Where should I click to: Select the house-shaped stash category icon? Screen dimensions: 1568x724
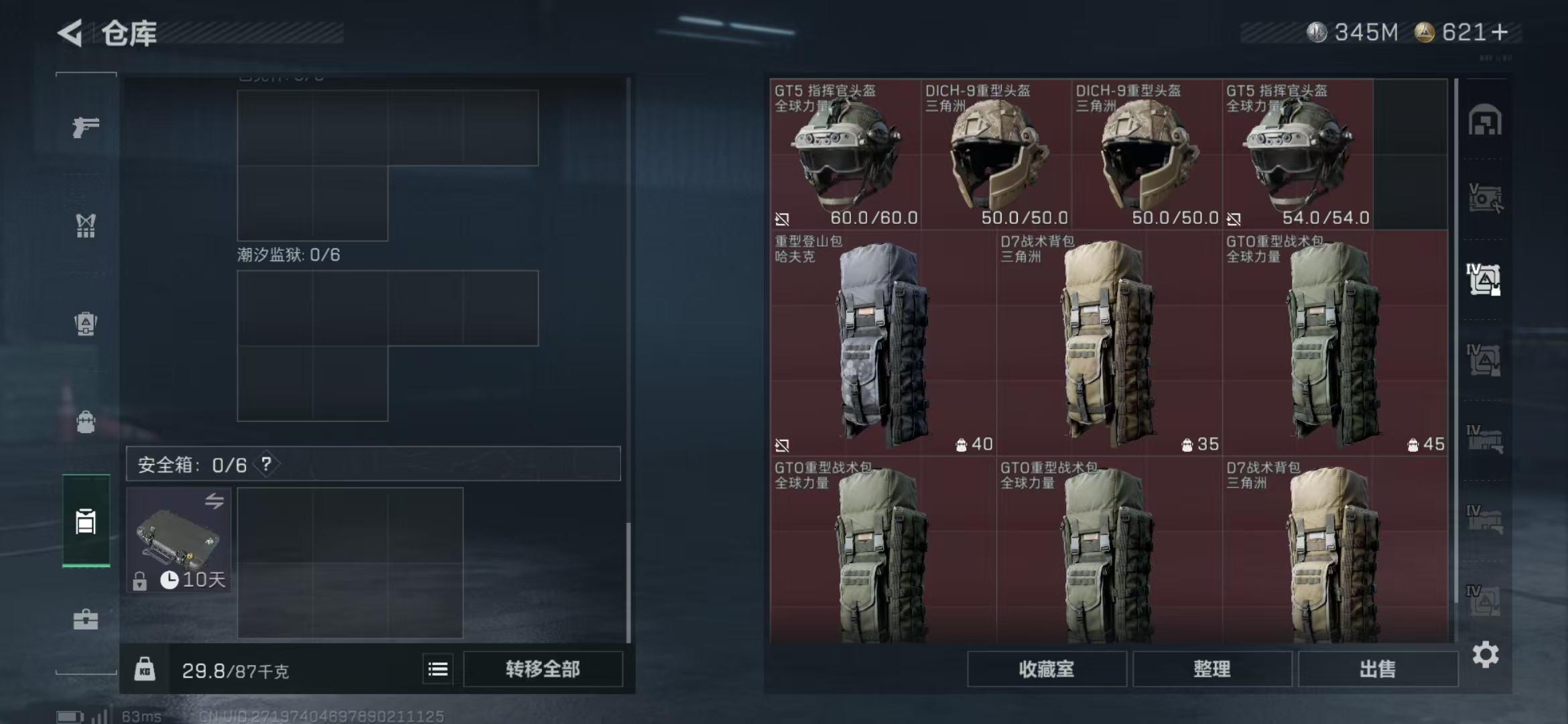[x=1485, y=121]
